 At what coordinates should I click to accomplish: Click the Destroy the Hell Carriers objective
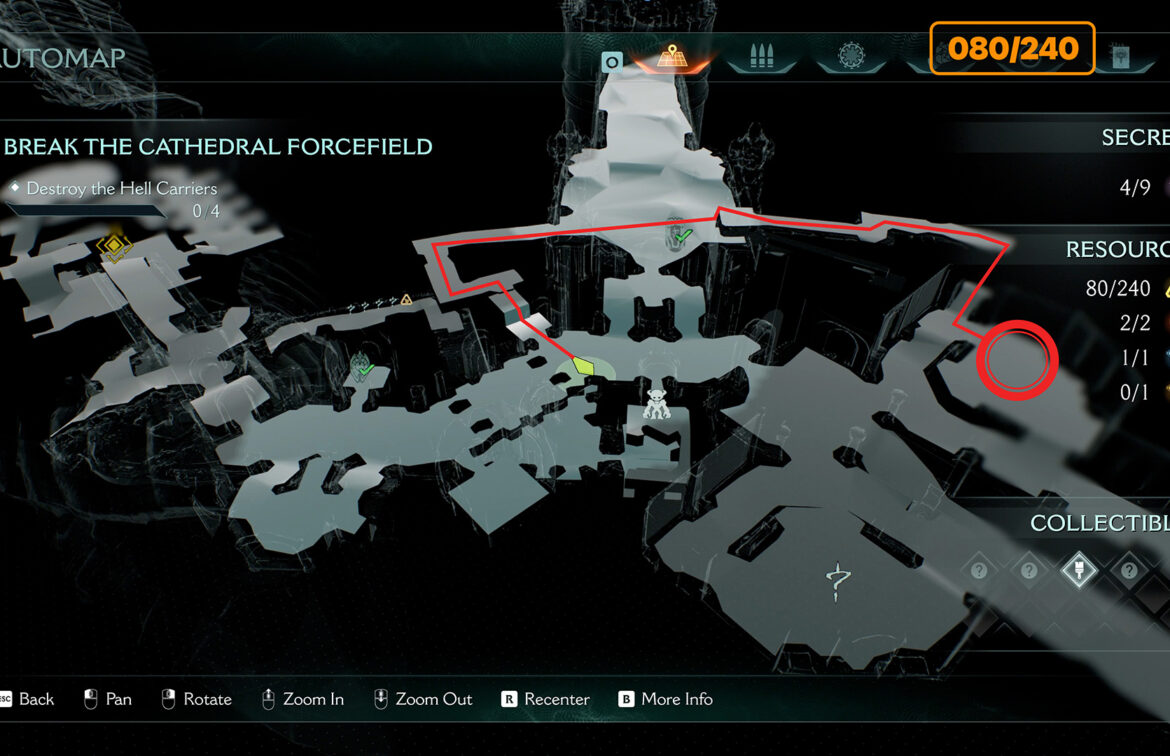pyautogui.click(x=121, y=188)
